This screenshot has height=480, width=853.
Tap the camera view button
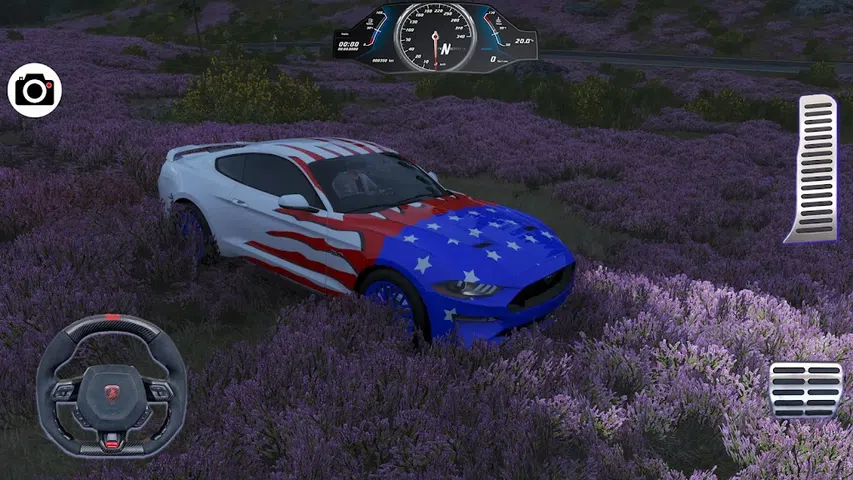(35, 91)
